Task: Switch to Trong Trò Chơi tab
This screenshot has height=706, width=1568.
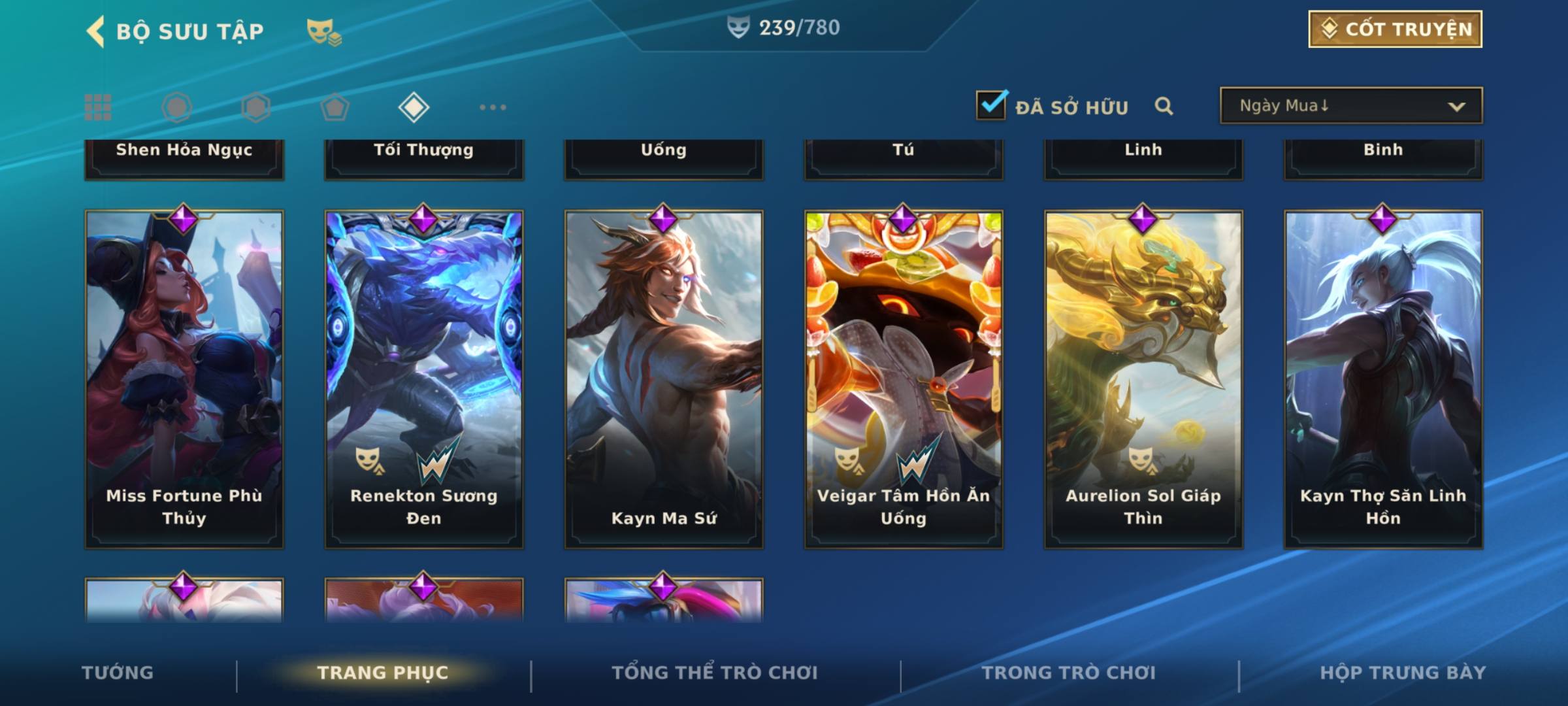Action: click(x=1069, y=673)
